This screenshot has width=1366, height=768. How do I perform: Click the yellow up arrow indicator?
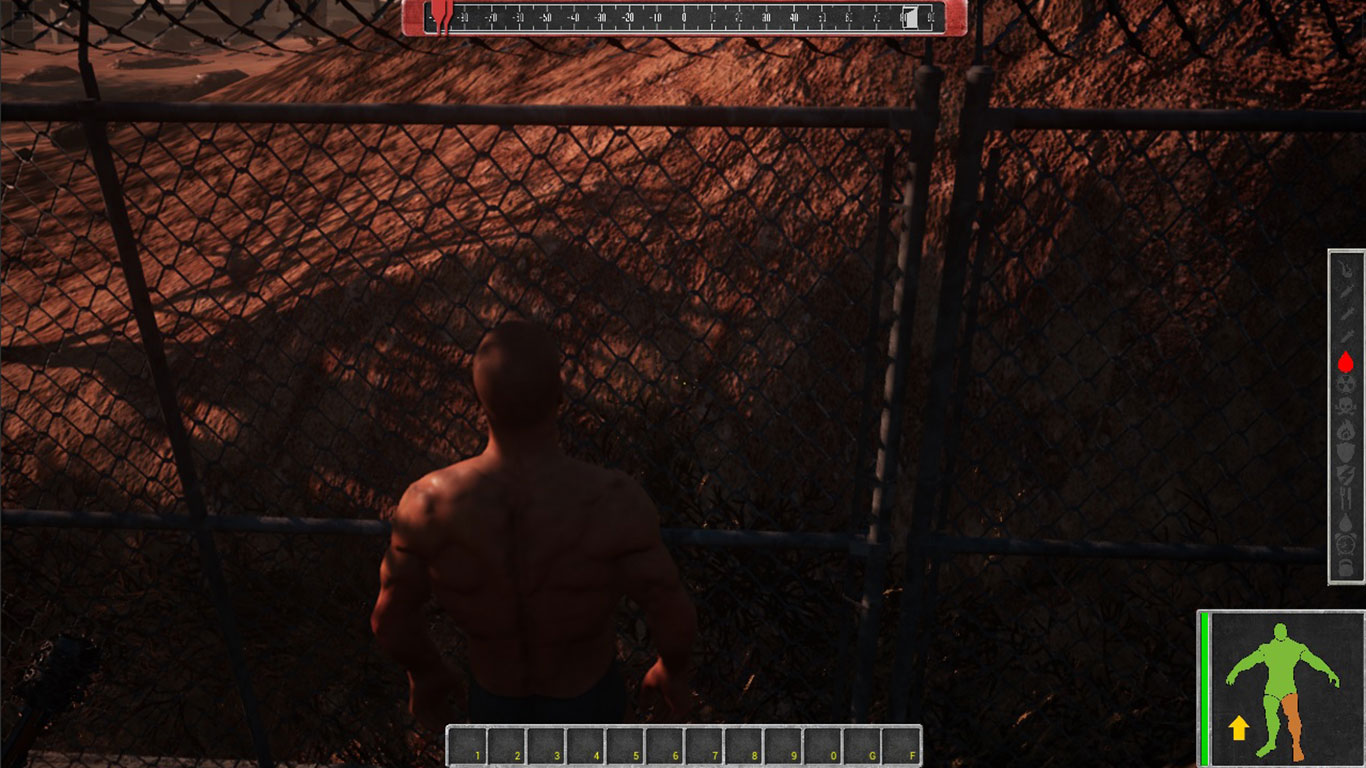1239,728
